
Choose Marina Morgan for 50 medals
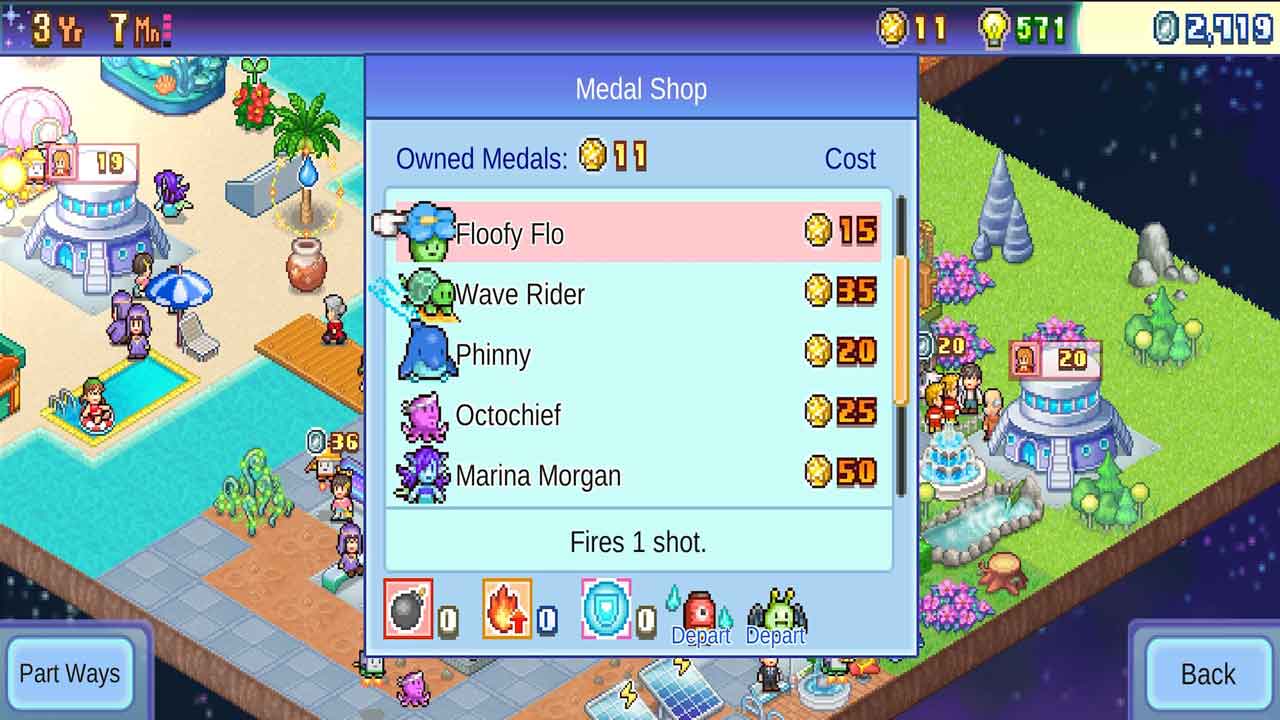(638, 473)
